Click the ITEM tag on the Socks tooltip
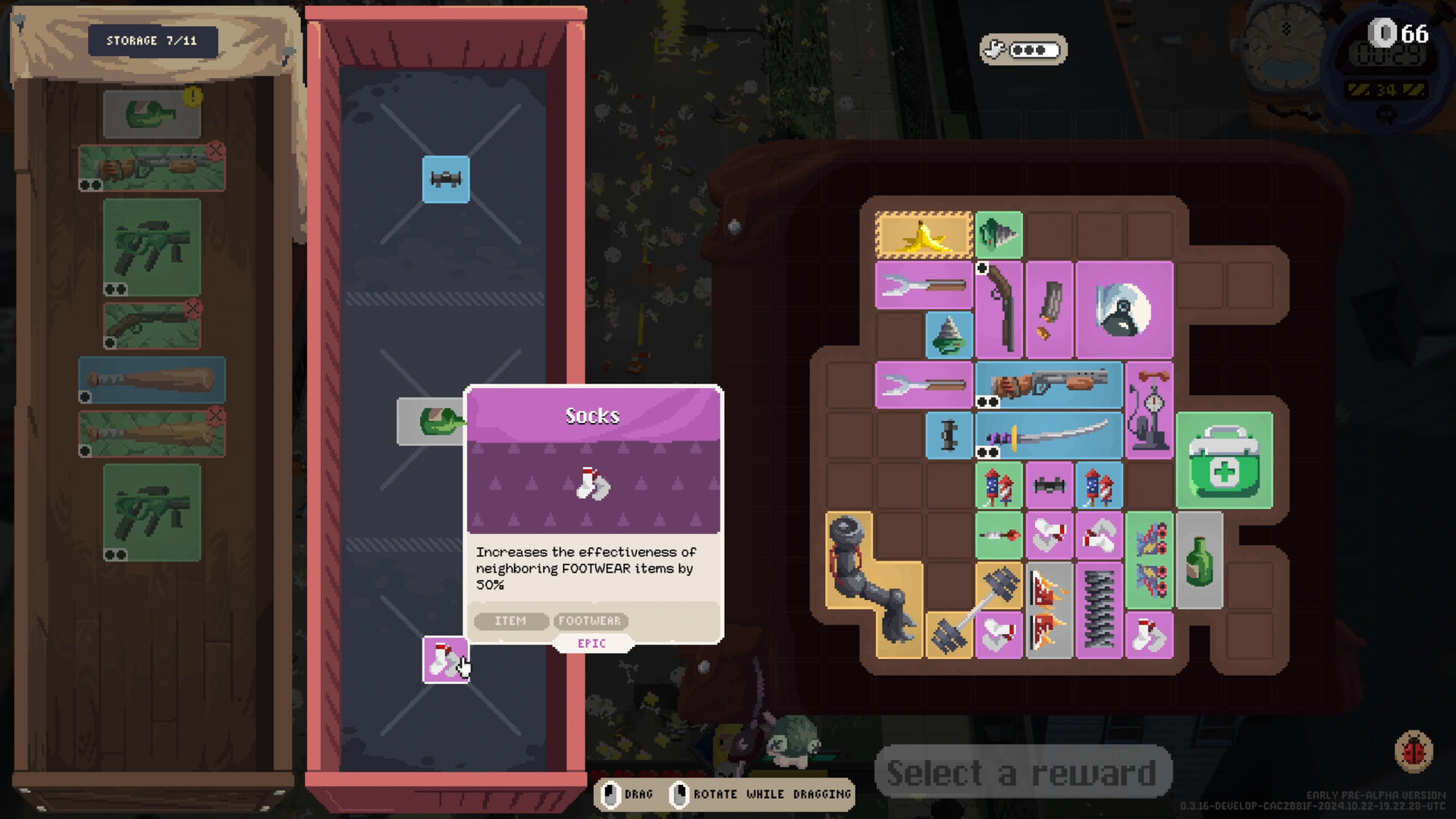Screen dimensions: 1456x819 tap(510, 621)
